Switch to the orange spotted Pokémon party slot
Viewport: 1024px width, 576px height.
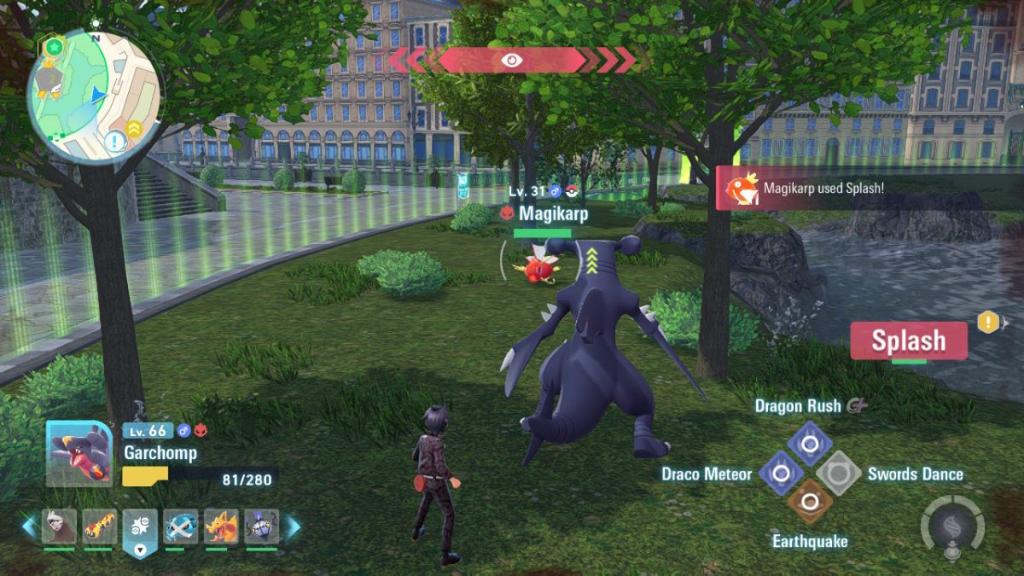[100, 526]
